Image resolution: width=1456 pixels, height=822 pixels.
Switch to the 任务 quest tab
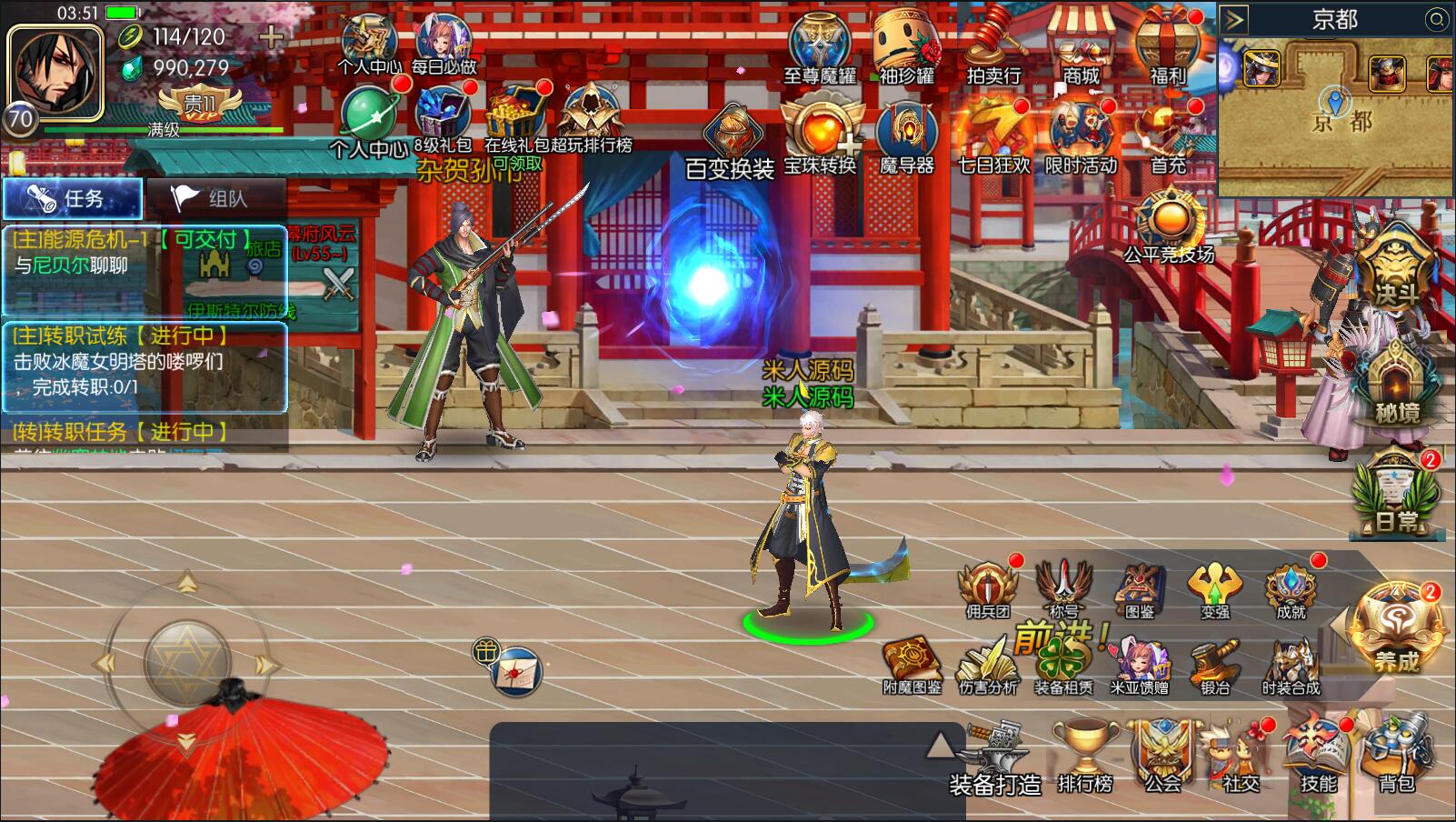point(73,198)
